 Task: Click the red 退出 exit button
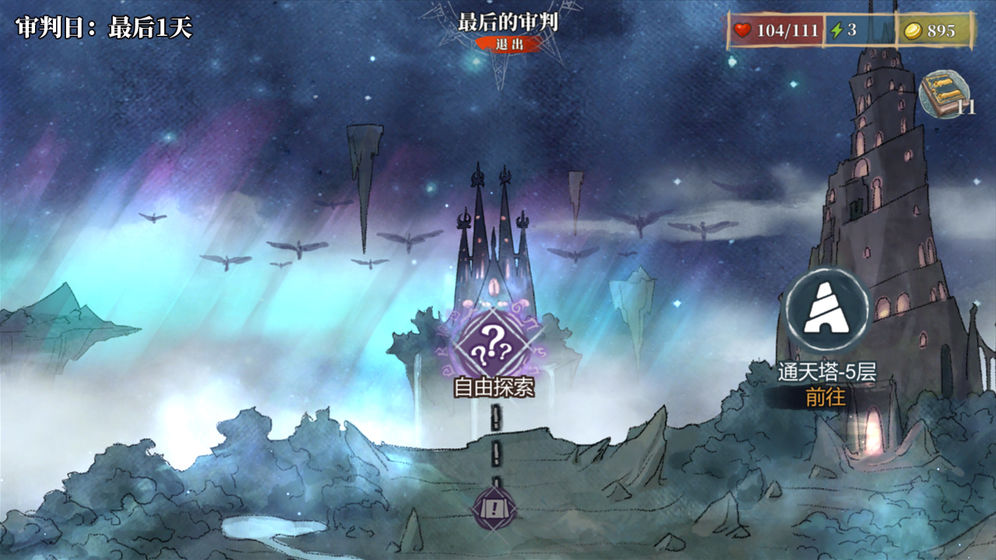coord(507,44)
